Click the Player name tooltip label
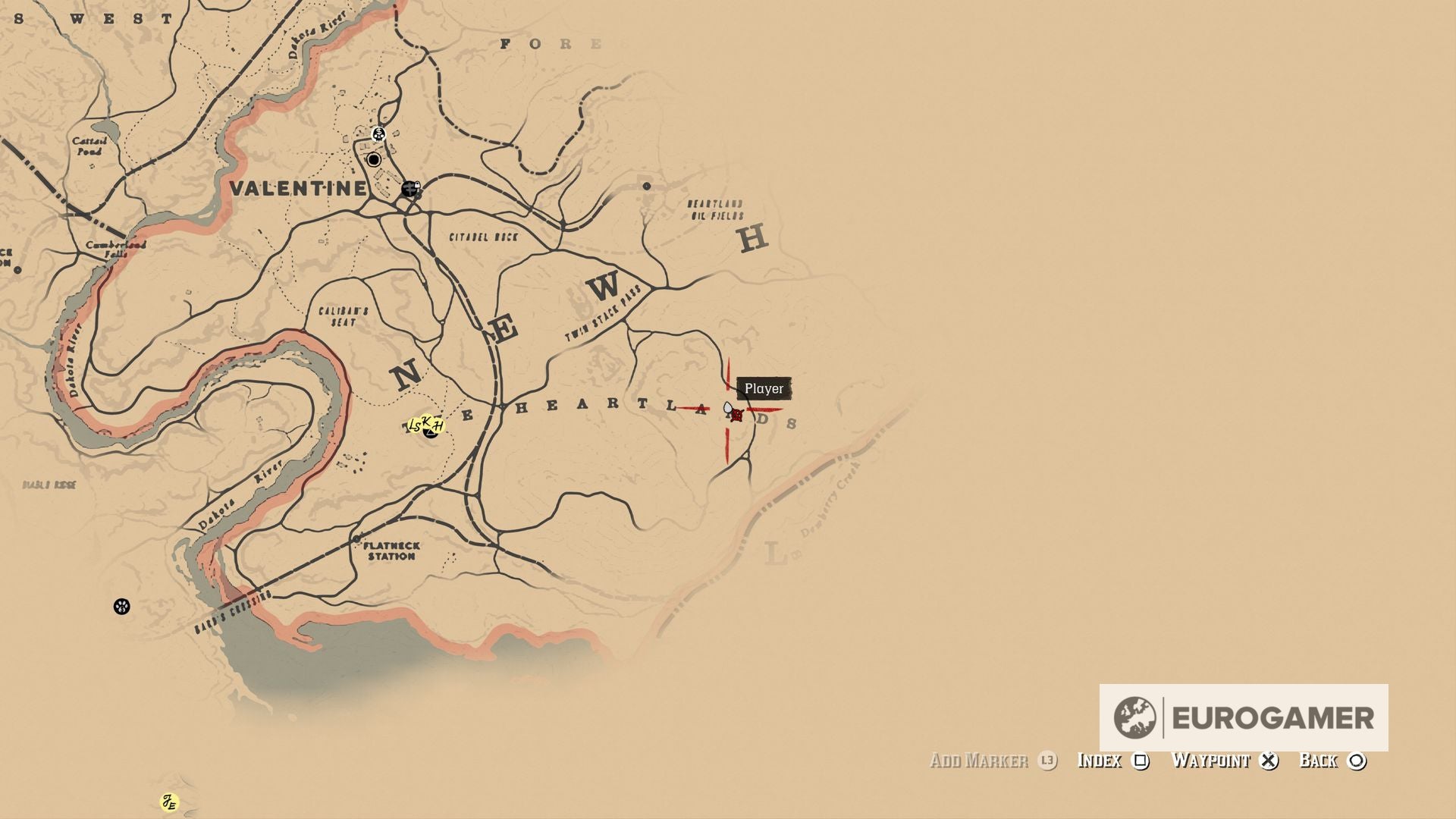The height and width of the screenshot is (819, 1456). pos(764,388)
